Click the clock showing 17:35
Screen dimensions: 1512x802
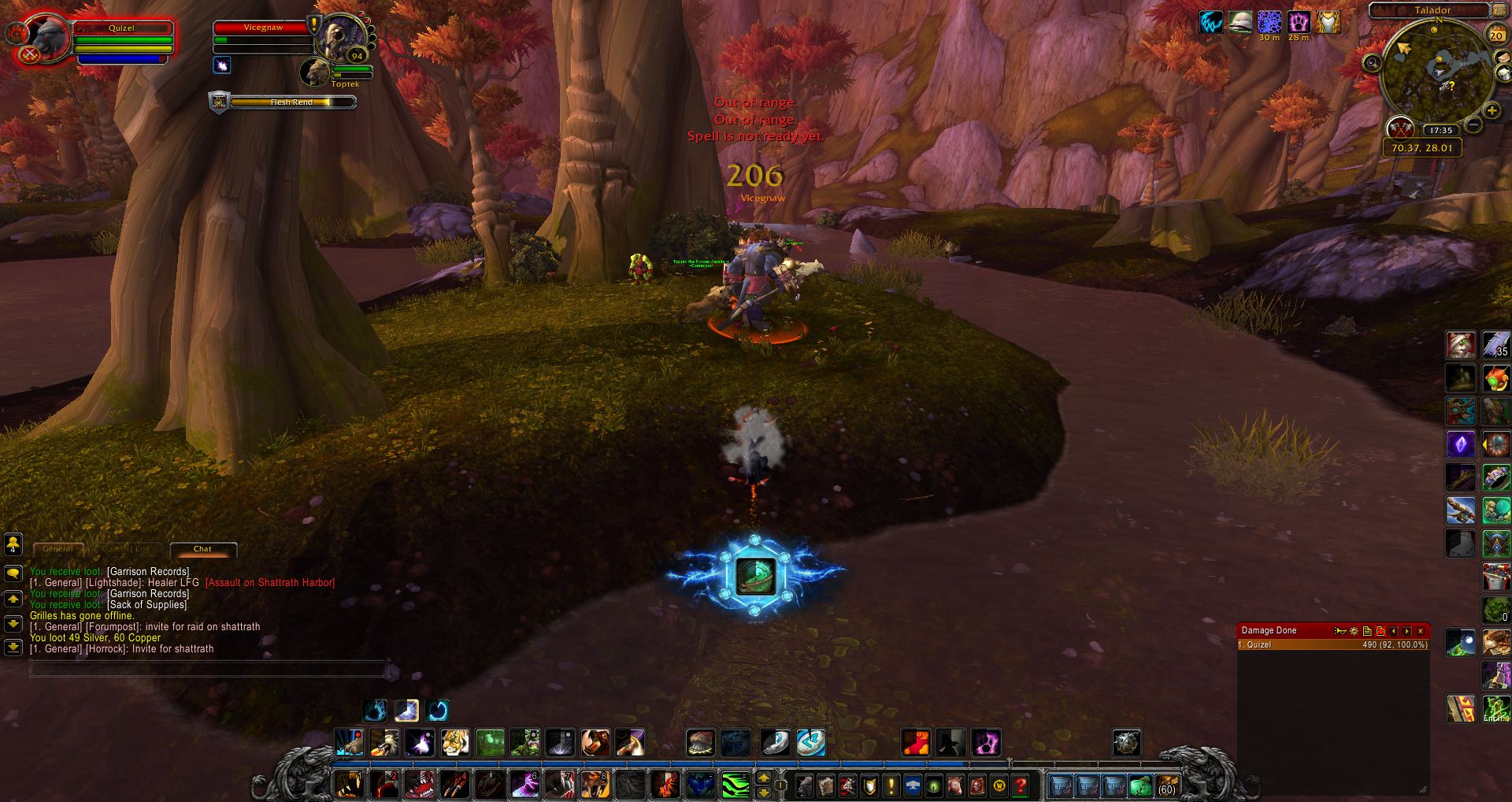click(1440, 131)
